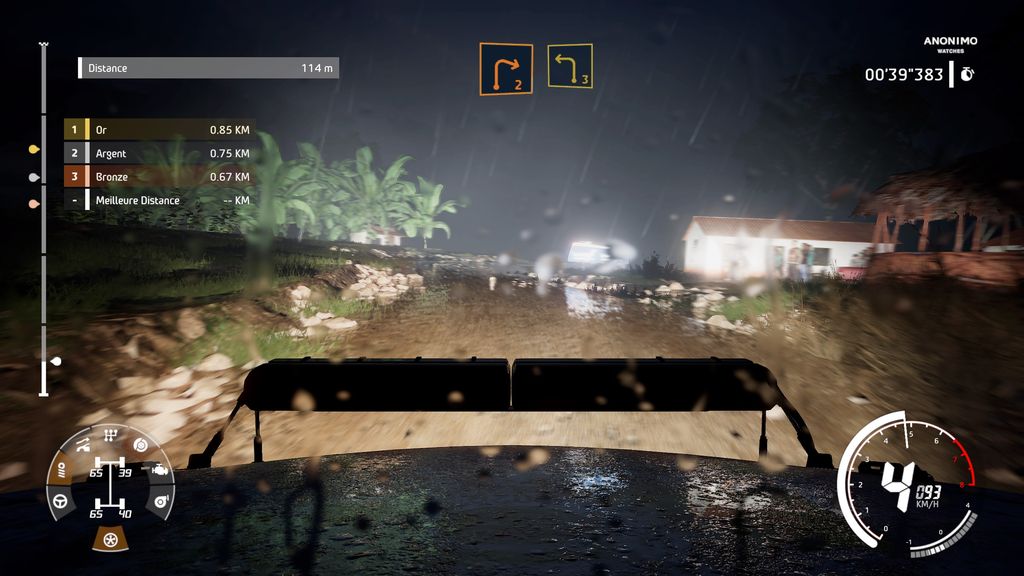Choose the Or gold medal row
Screen dimensions: 1024x576
pos(160,129)
